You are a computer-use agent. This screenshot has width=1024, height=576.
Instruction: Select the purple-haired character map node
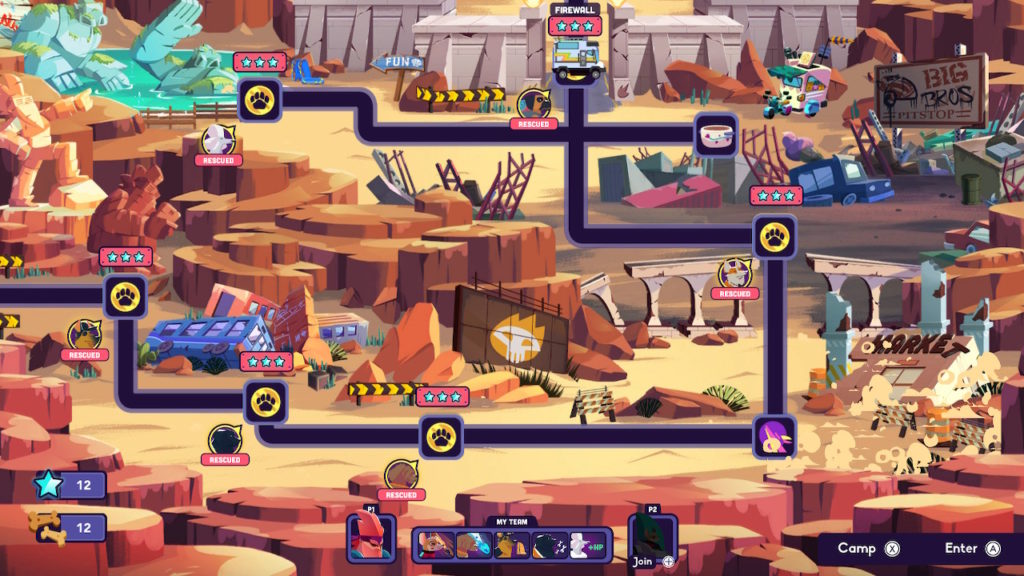click(774, 437)
